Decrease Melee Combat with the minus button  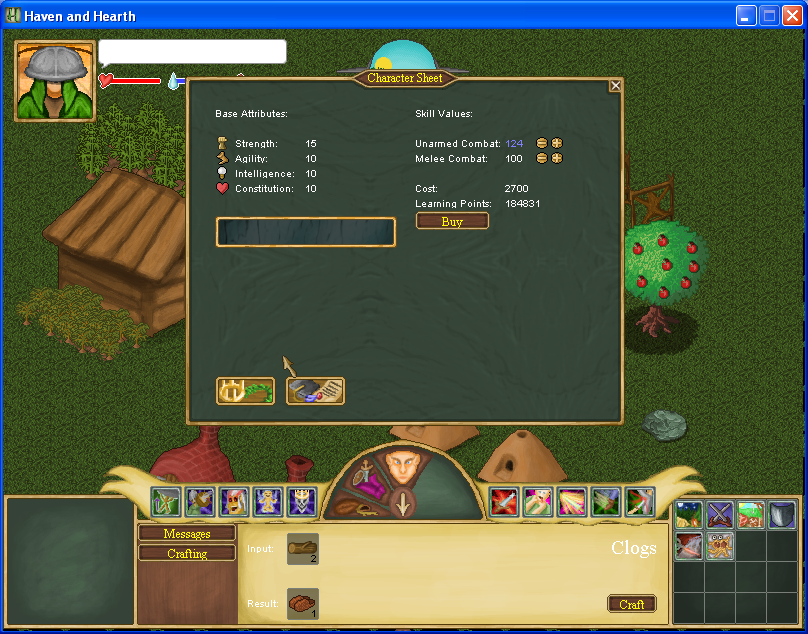coord(542,158)
